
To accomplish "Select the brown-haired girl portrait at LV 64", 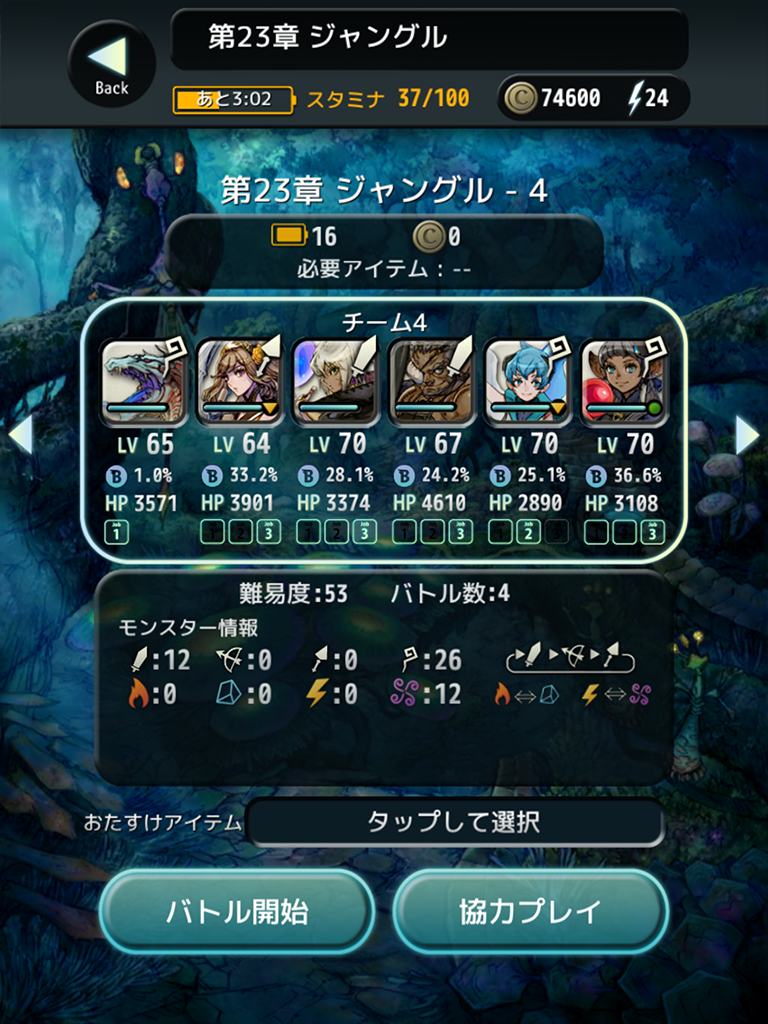I will coord(239,380).
